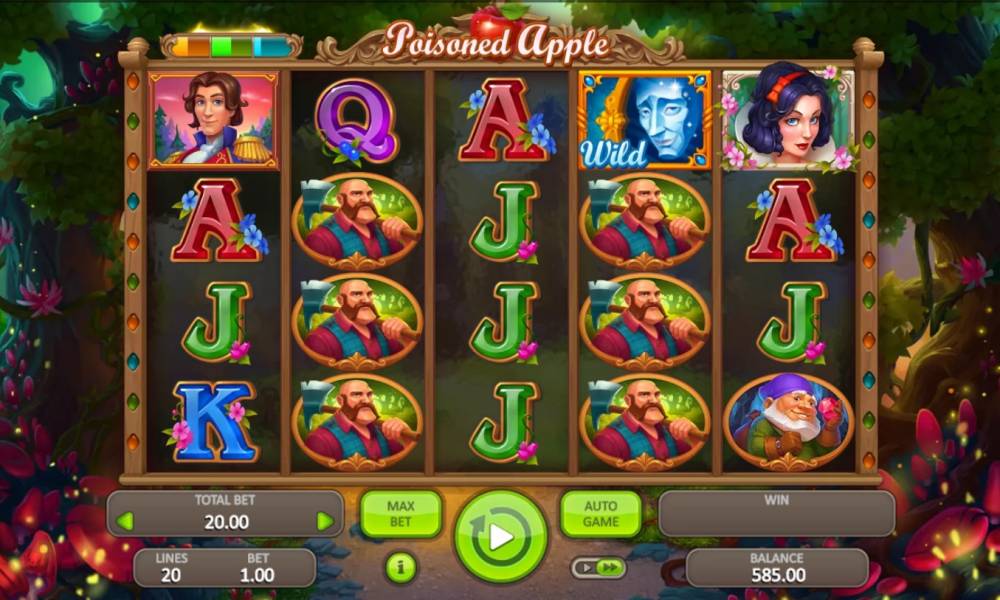Open the info paytable button
The height and width of the screenshot is (600, 1000).
(x=400, y=568)
